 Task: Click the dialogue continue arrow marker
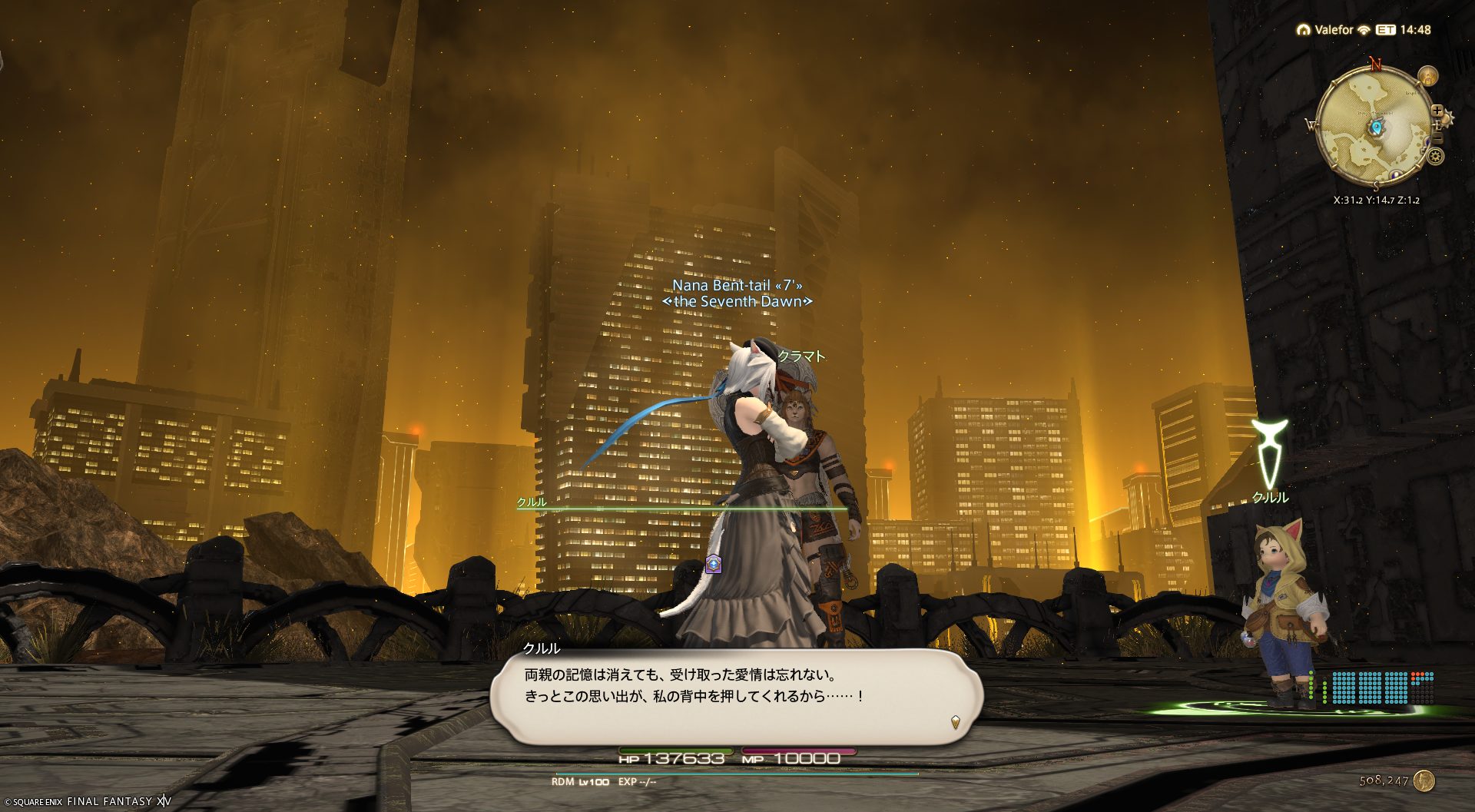(x=955, y=722)
